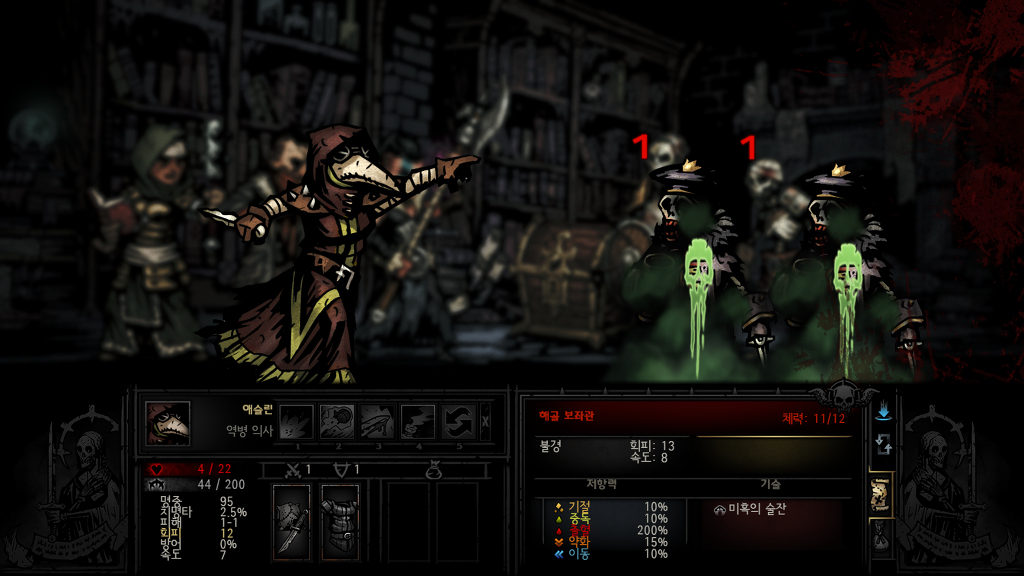This screenshot has height=576, width=1024.
Task: Activate the dripping blade skill in slot 3
Action: coord(377,421)
